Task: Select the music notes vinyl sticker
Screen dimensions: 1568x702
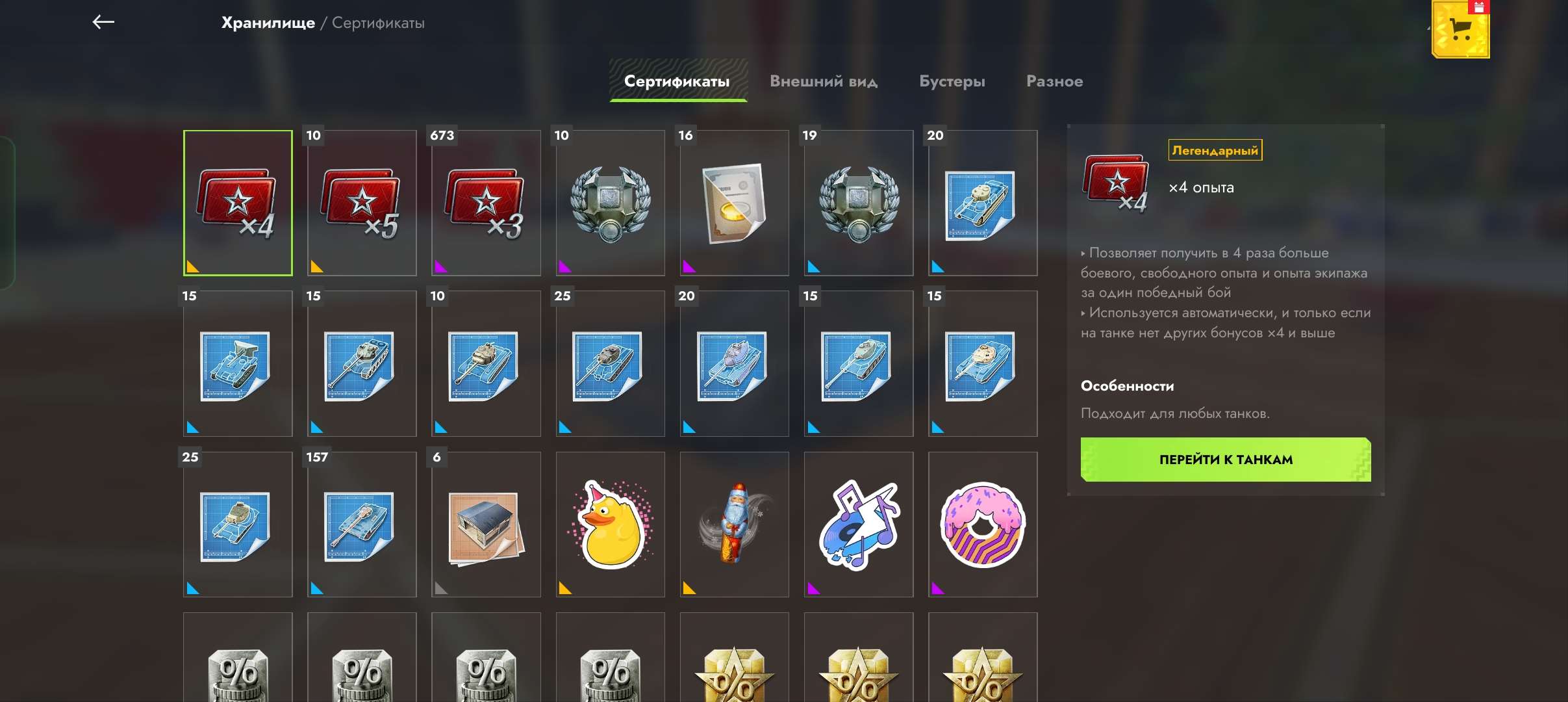Action: [x=858, y=525]
